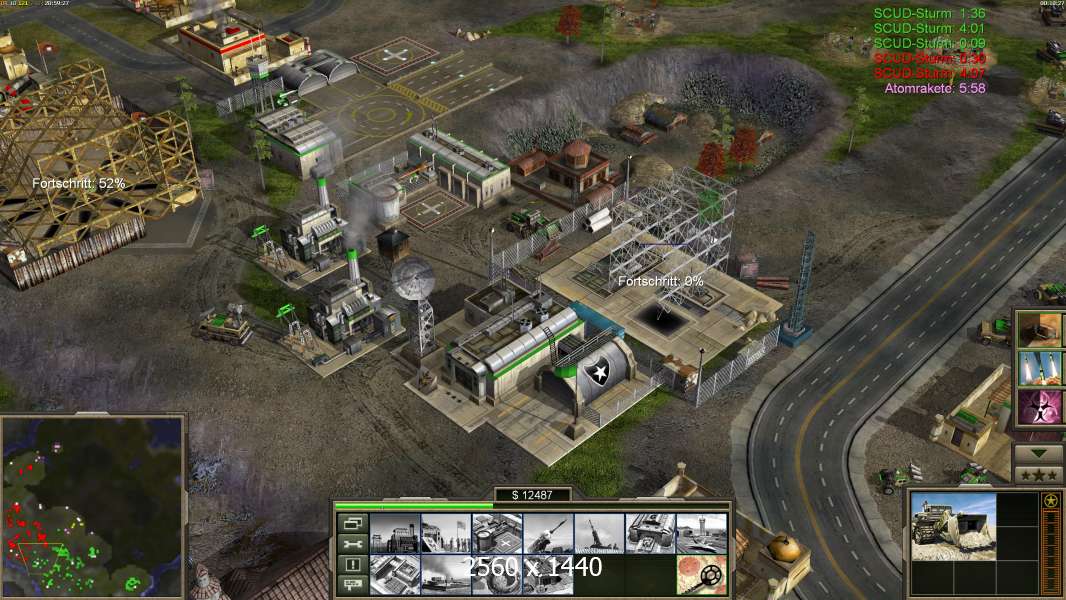Activate the mine clearing detector command
This screenshot has width=1066, height=600.
click(x=701, y=574)
